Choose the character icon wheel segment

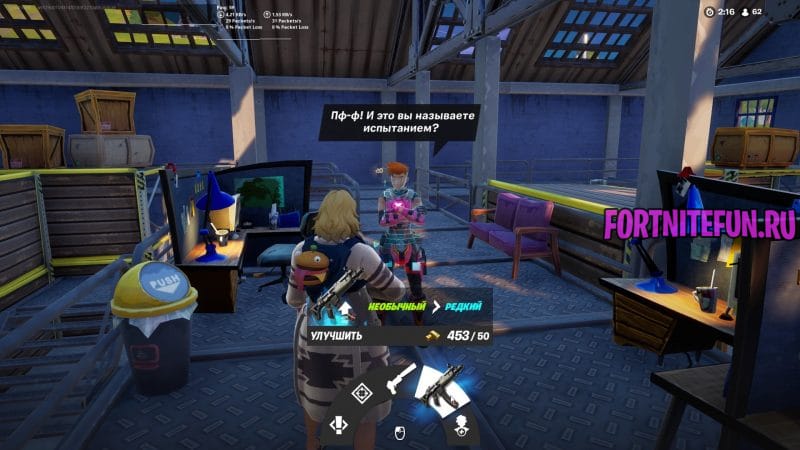click(x=463, y=423)
